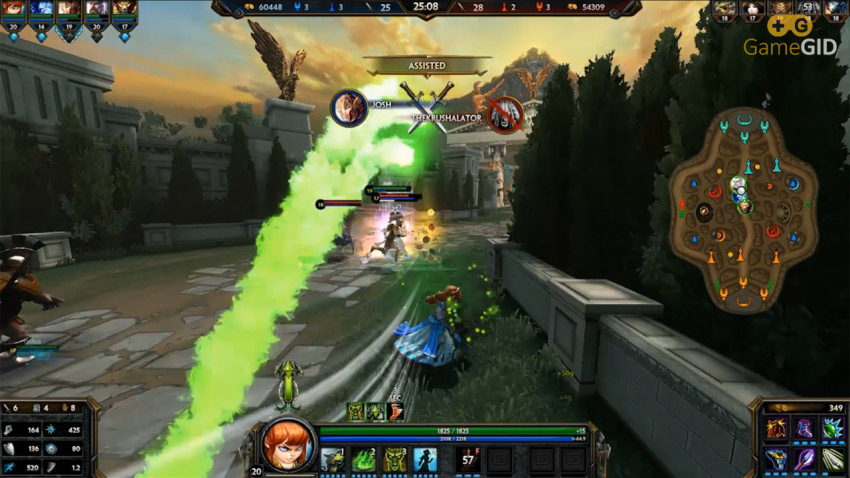Trigger the blue silhouette ultimate ability
This screenshot has height=478, width=850.
point(426,460)
